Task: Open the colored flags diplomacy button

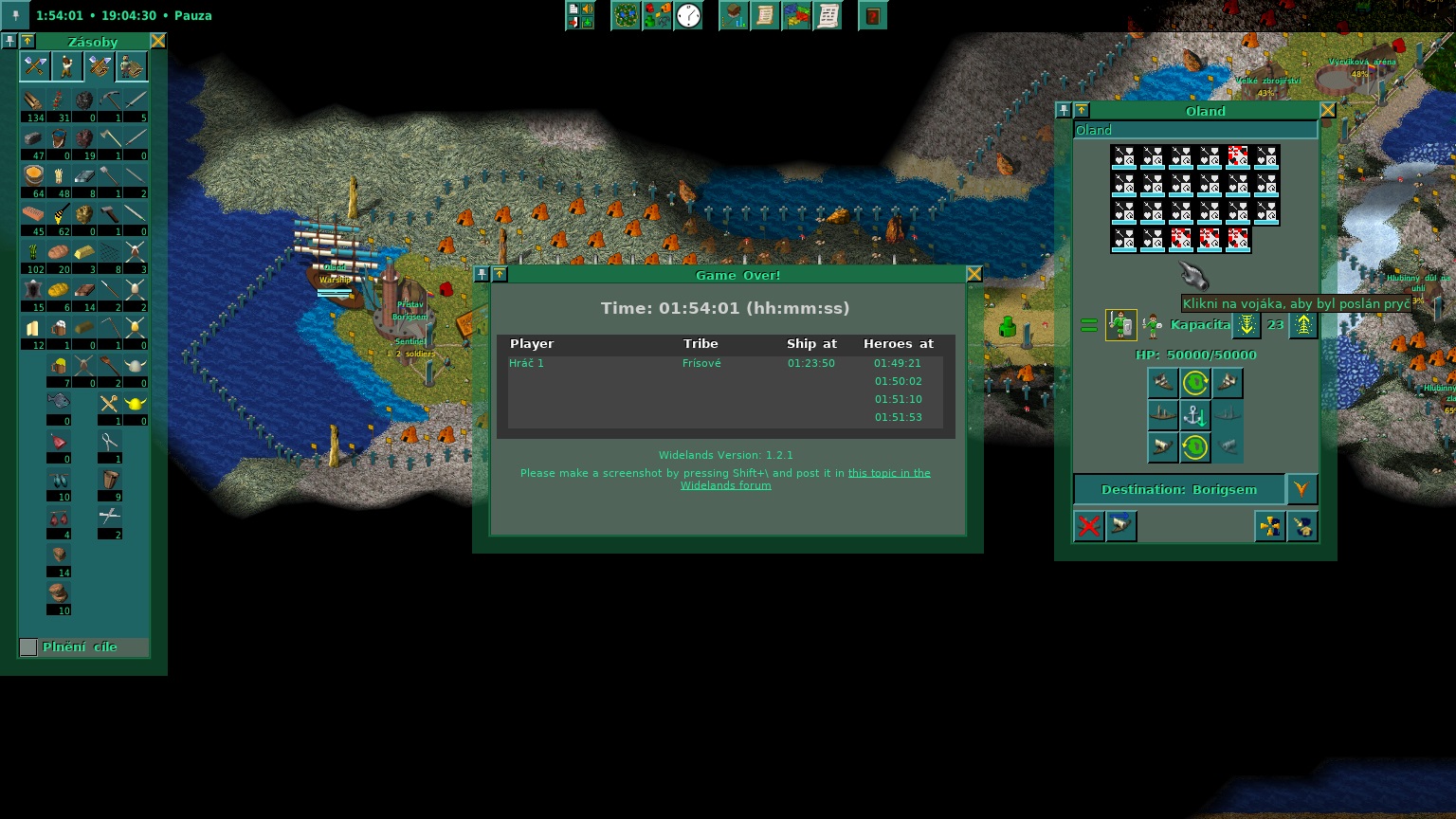Action: [796, 15]
